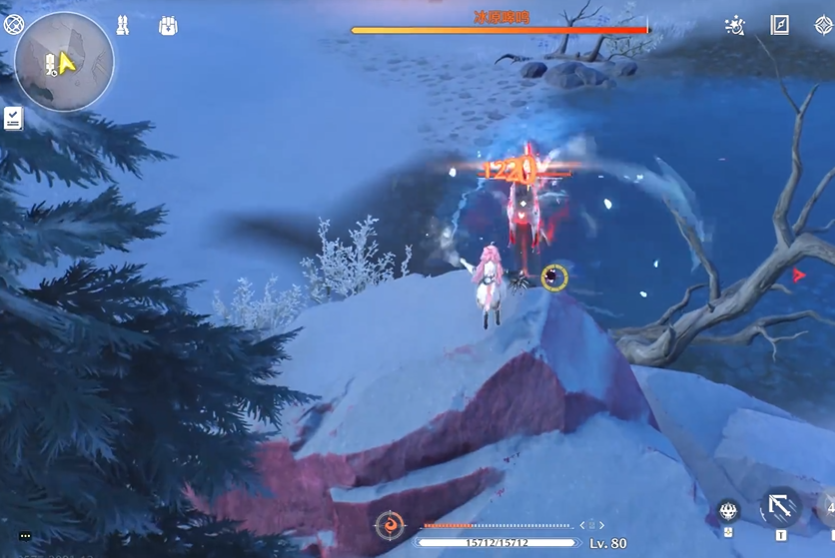835x558 pixels.
Task: Open the circular minimap
Action: tap(64, 62)
